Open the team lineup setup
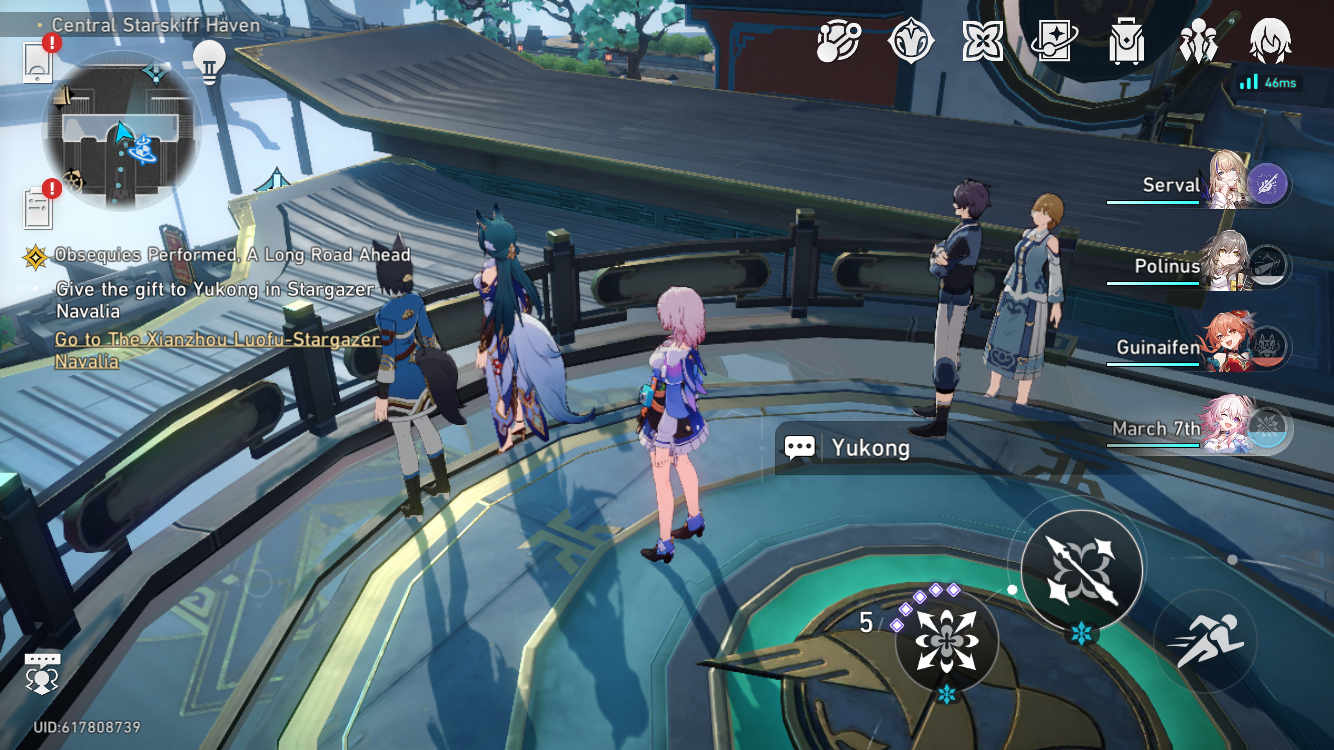This screenshot has height=750, width=1334. (1196, 42)
